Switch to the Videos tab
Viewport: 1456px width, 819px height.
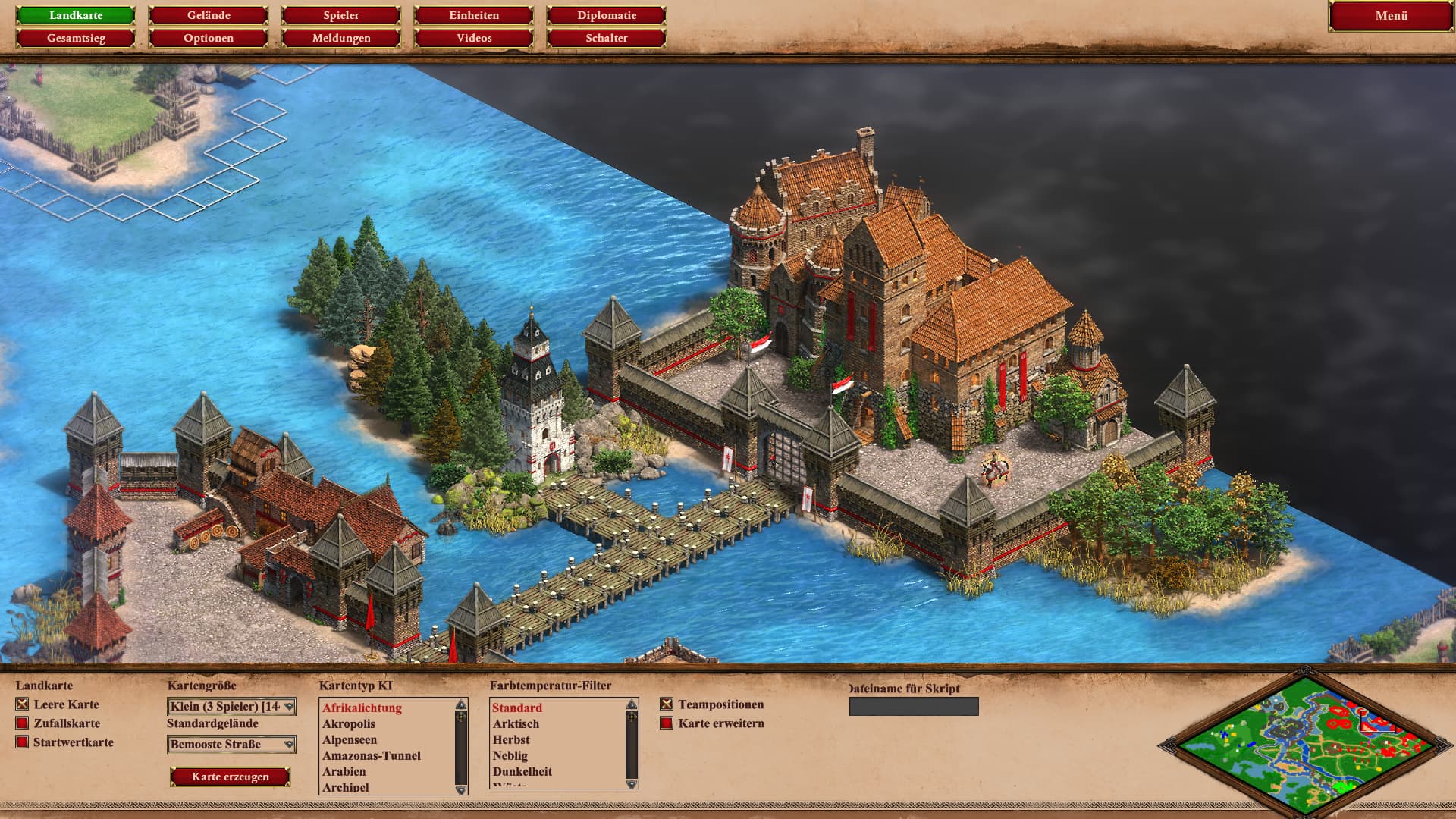[474, 38]
